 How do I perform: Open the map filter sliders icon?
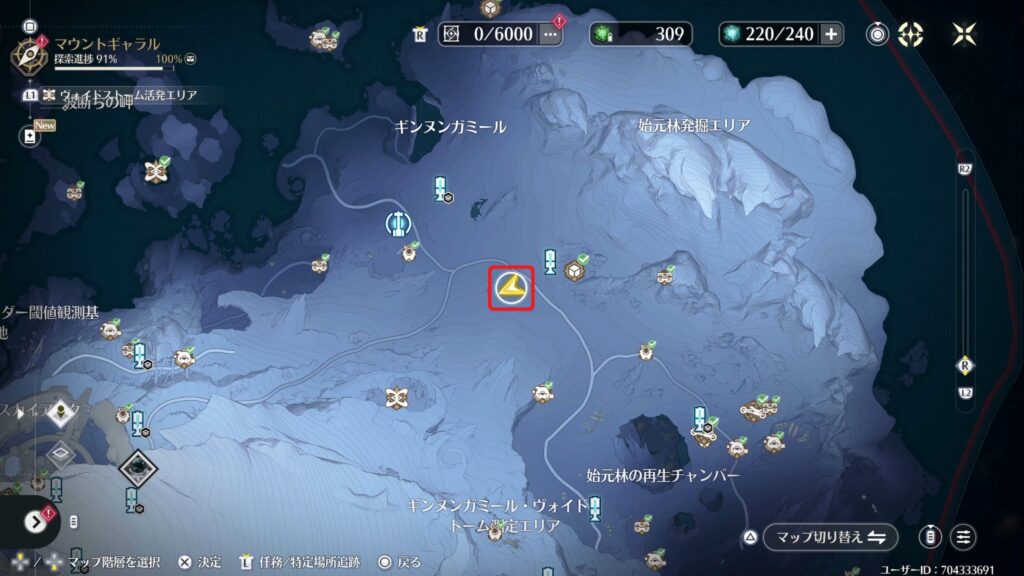[962, 537]
